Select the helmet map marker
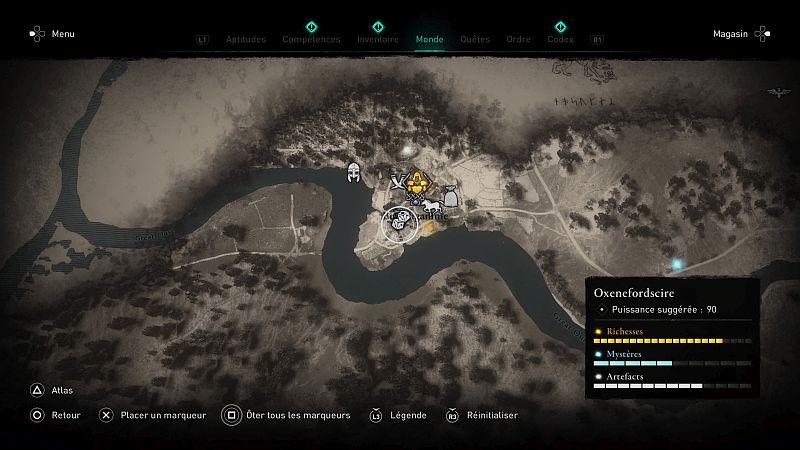The image size is (800, 450). click(353, 173)
